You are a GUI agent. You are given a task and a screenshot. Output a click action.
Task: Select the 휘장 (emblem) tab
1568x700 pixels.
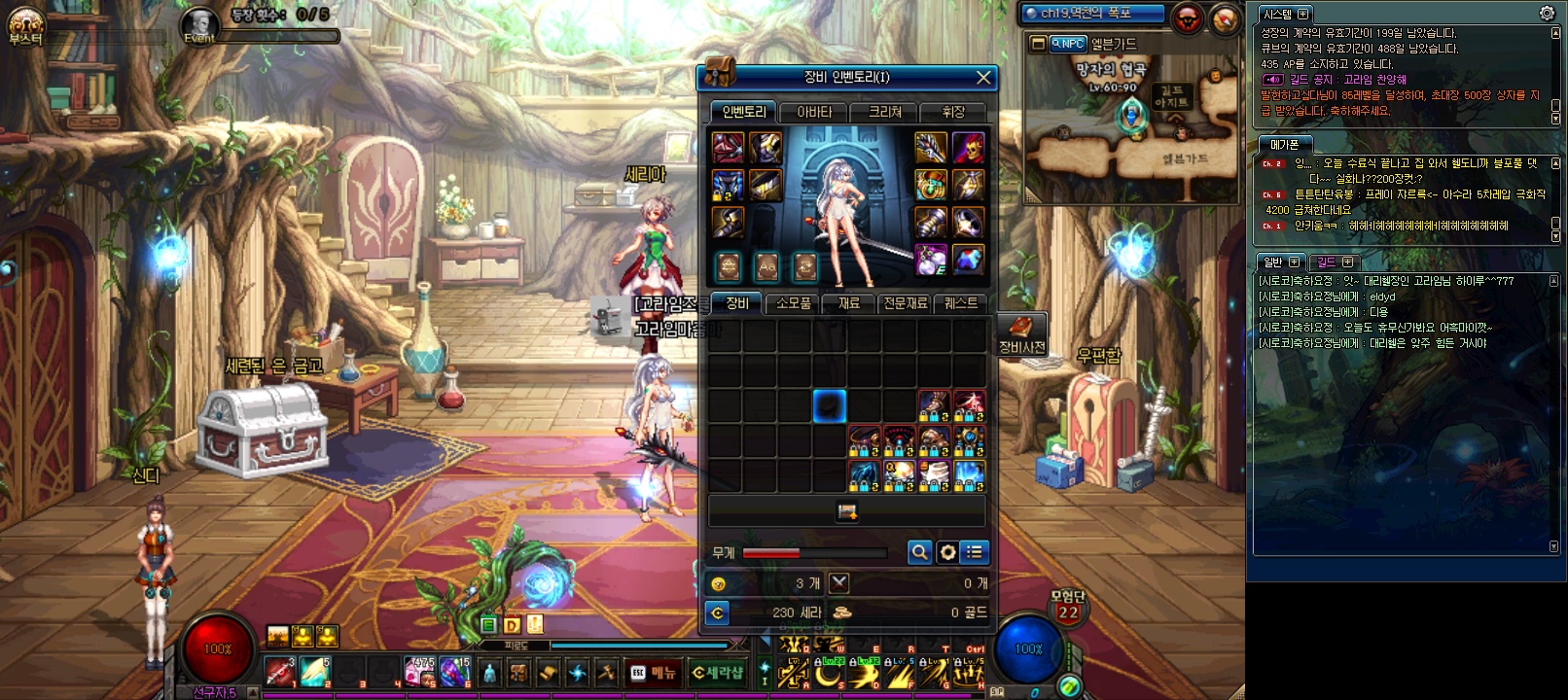tap(953, 112)
